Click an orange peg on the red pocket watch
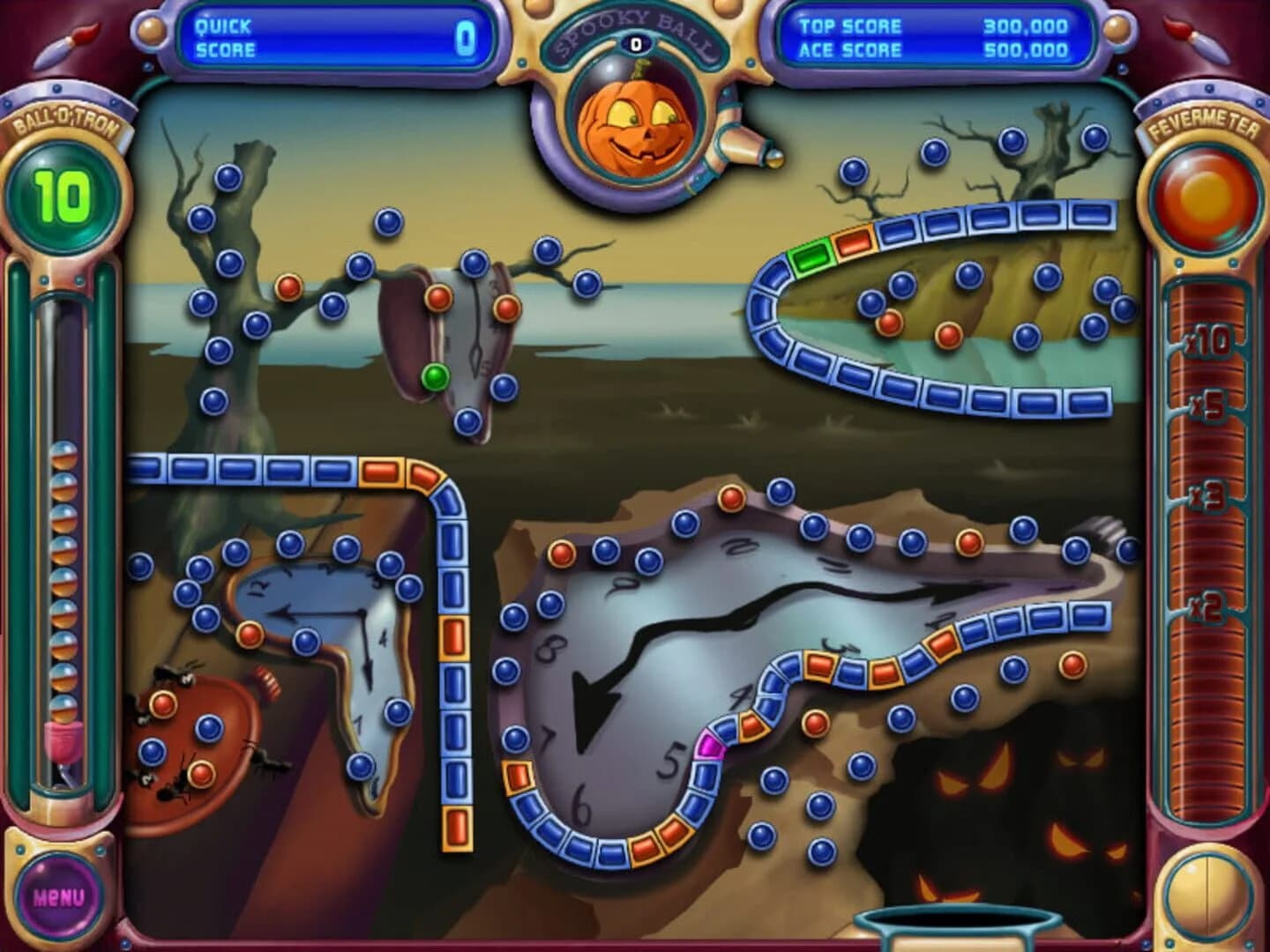This screenshot has width=1270, height=952. [x=161, y=705]
